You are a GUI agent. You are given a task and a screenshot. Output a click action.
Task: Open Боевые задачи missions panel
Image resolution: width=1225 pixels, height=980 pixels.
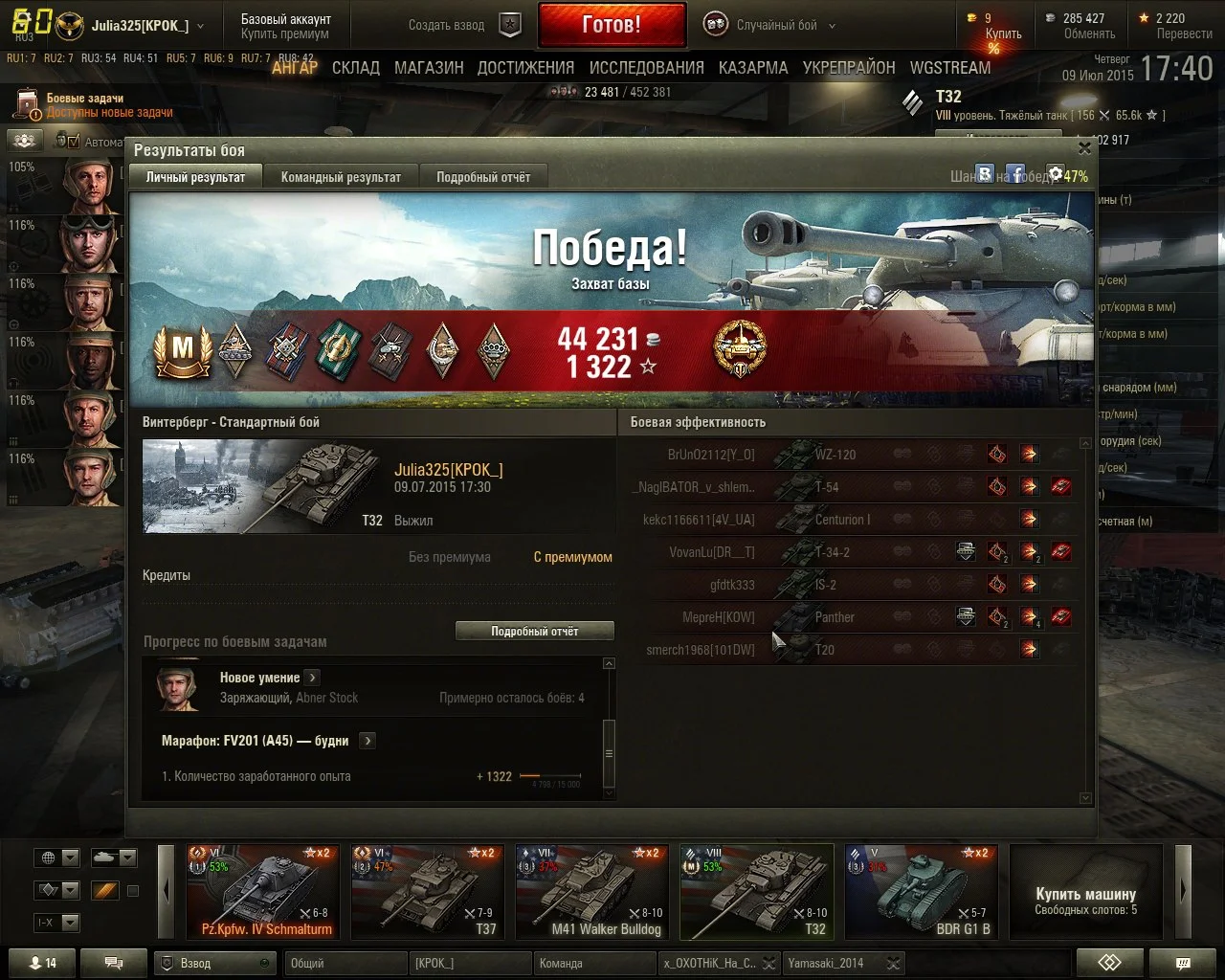(84, 99)
